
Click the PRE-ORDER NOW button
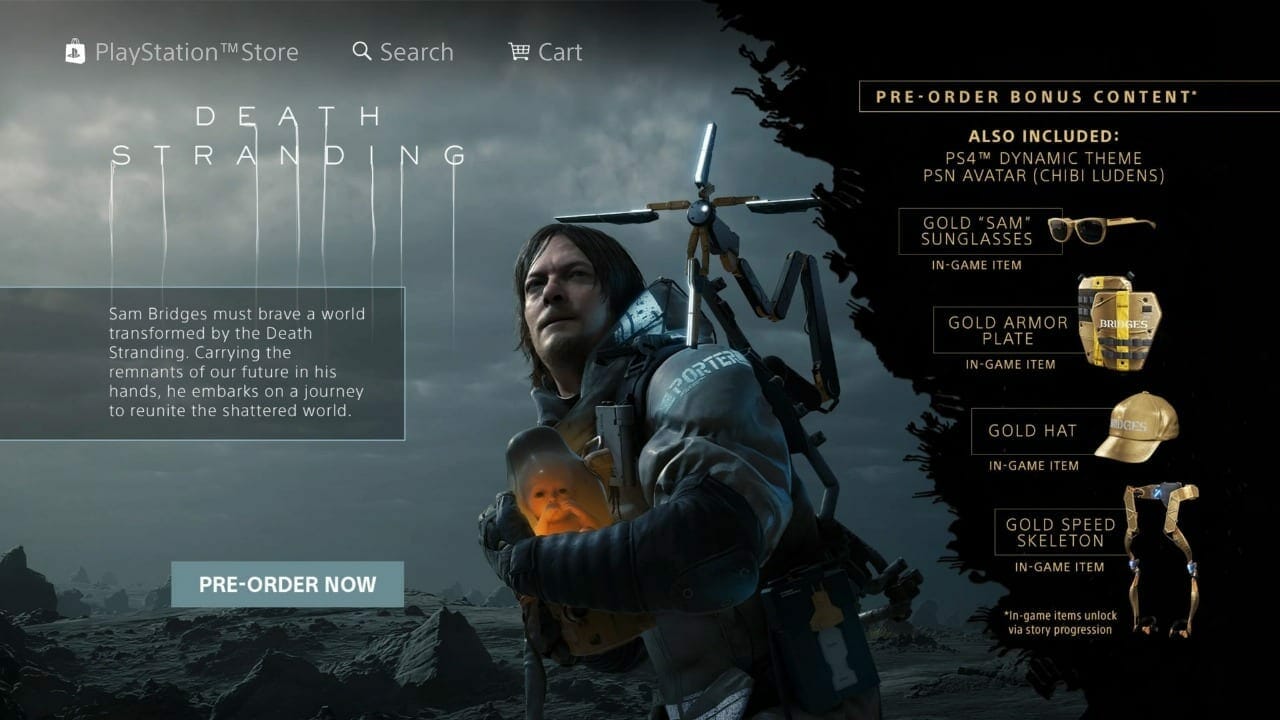(287, 584)
